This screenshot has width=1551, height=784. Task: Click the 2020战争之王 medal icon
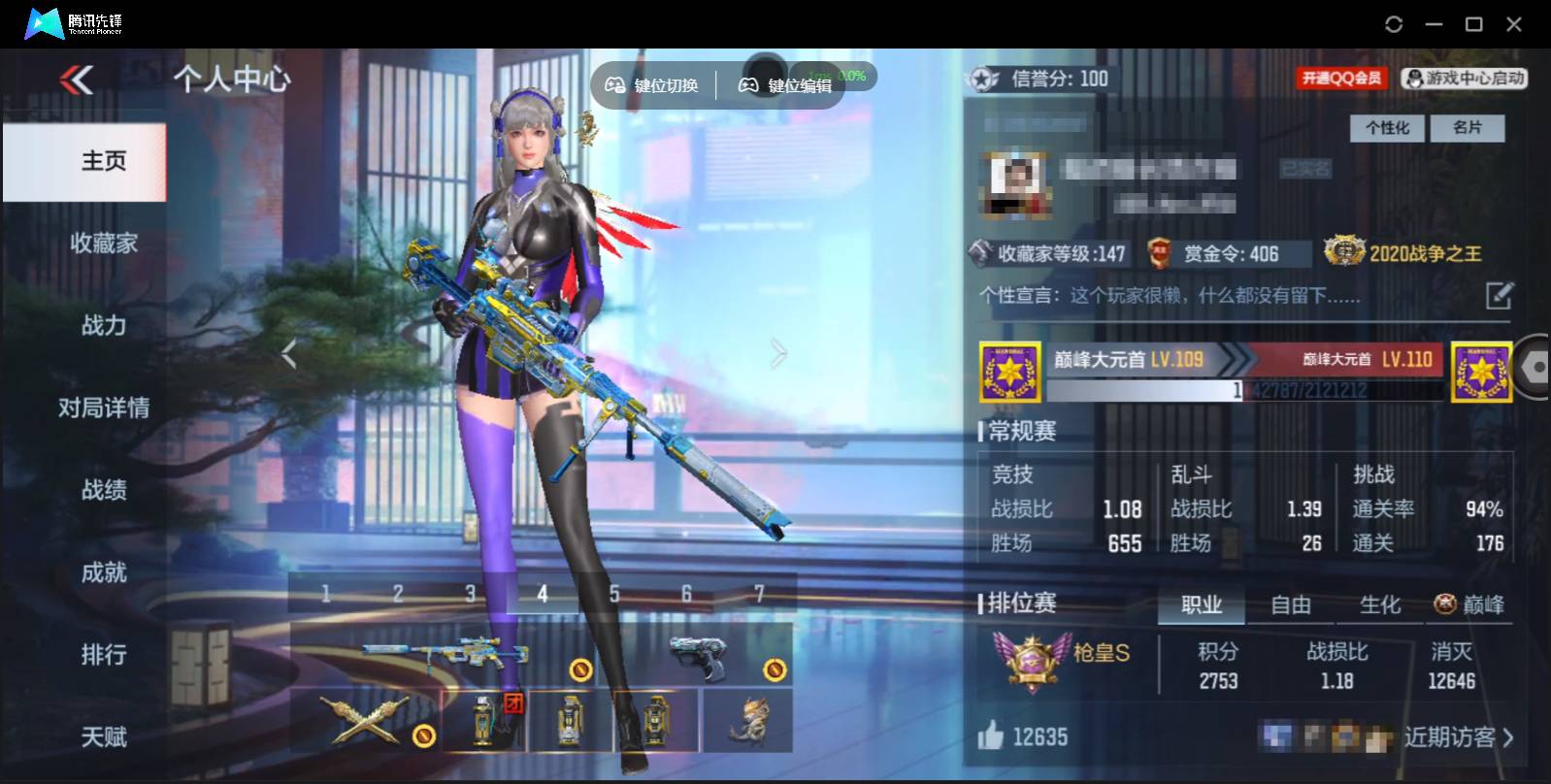coord(1343,252)
